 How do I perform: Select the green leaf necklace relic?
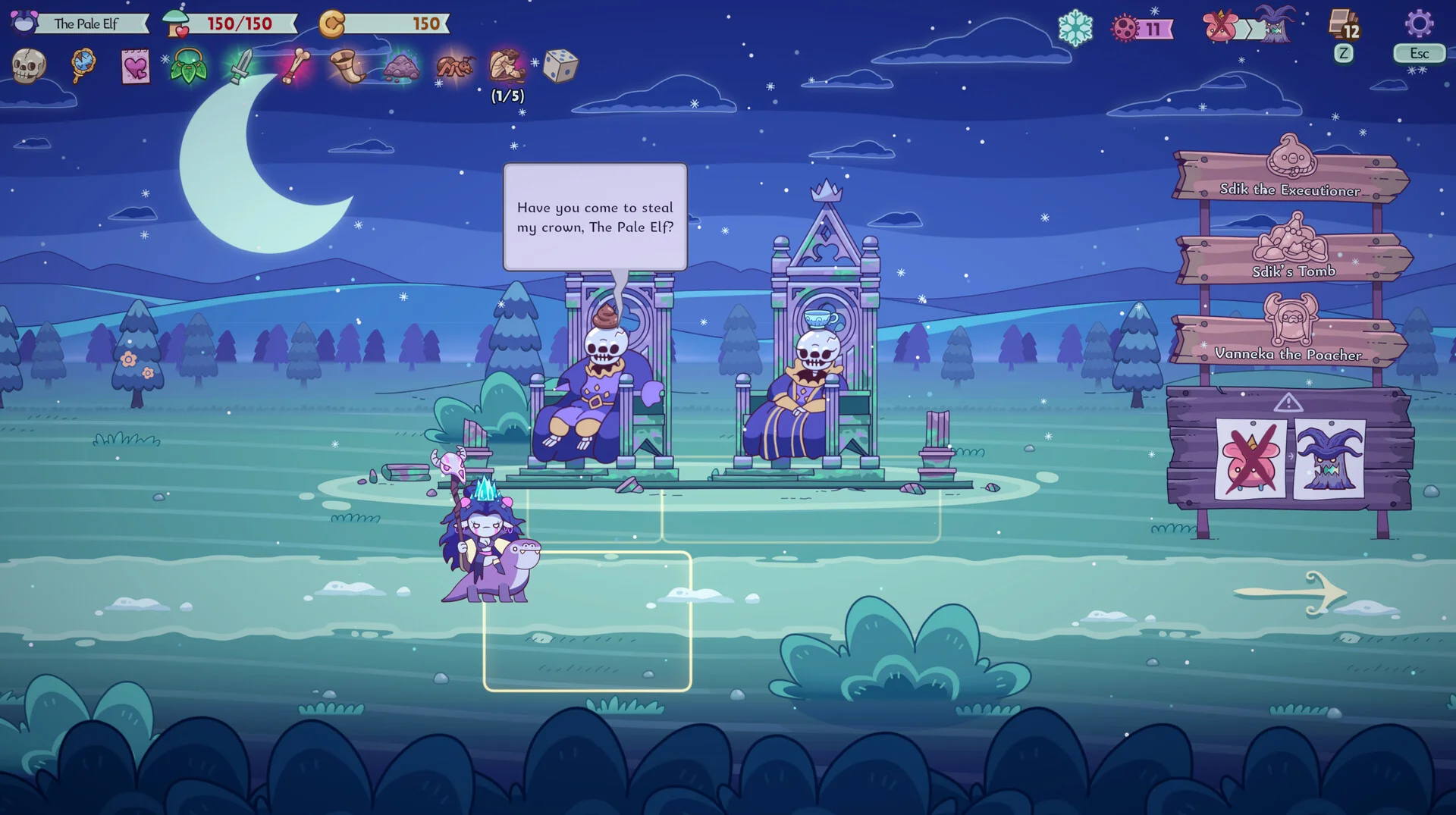coord(188,66)
